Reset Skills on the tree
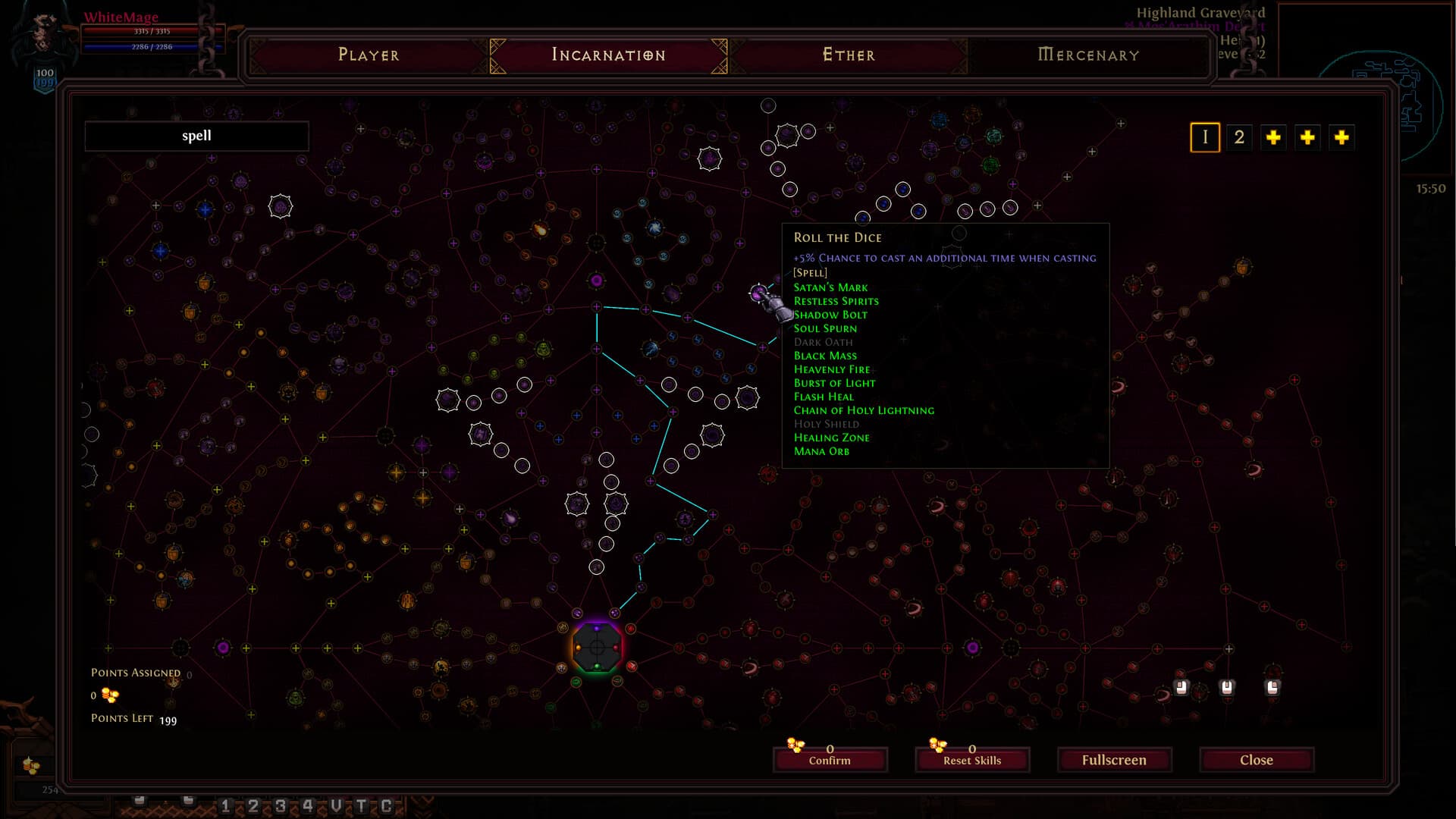This screenshot has width=1456, height=819. [971, 759]
